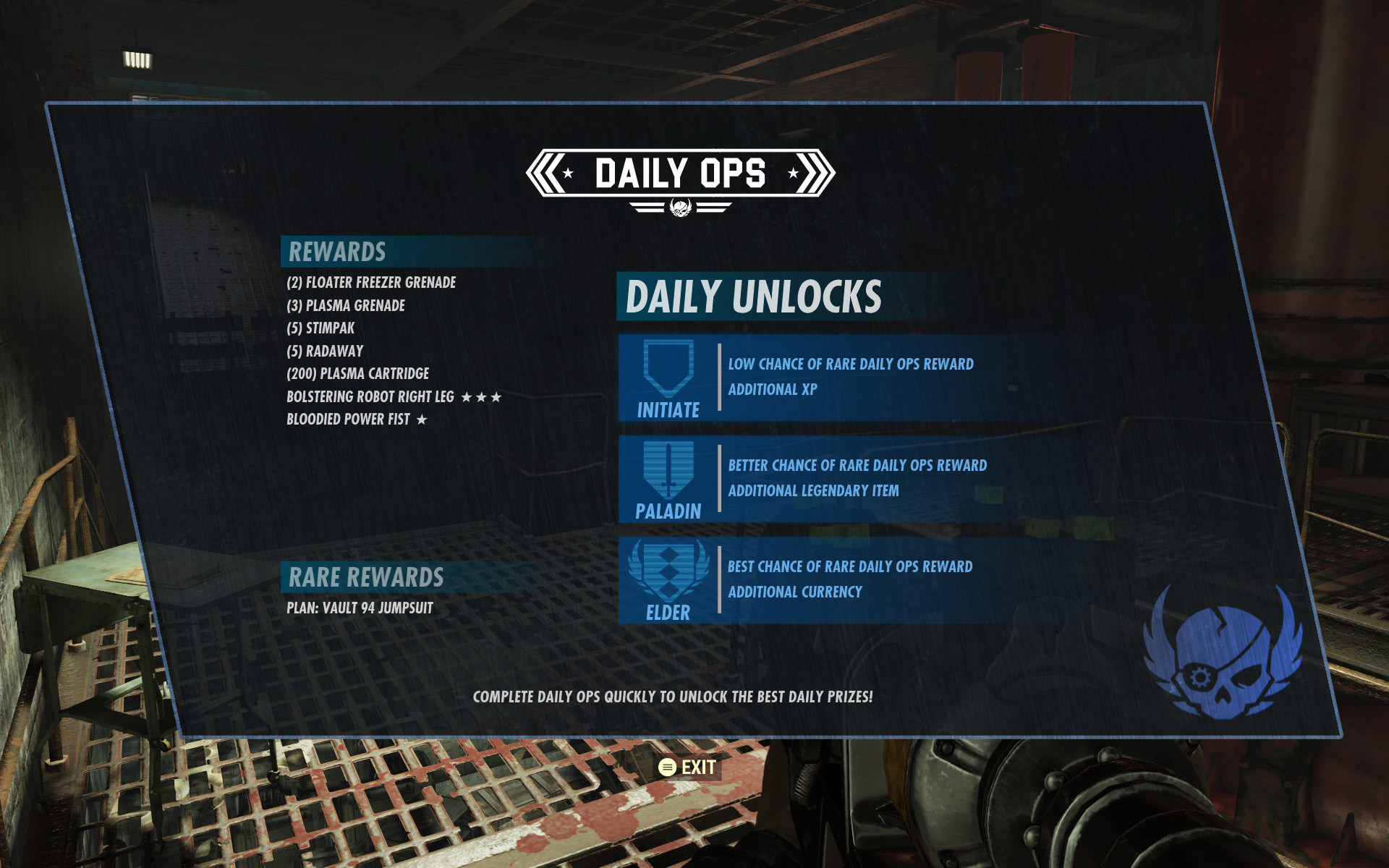
Task: Select the Plasma Cartridge reward entry
Action: (357, 374)
